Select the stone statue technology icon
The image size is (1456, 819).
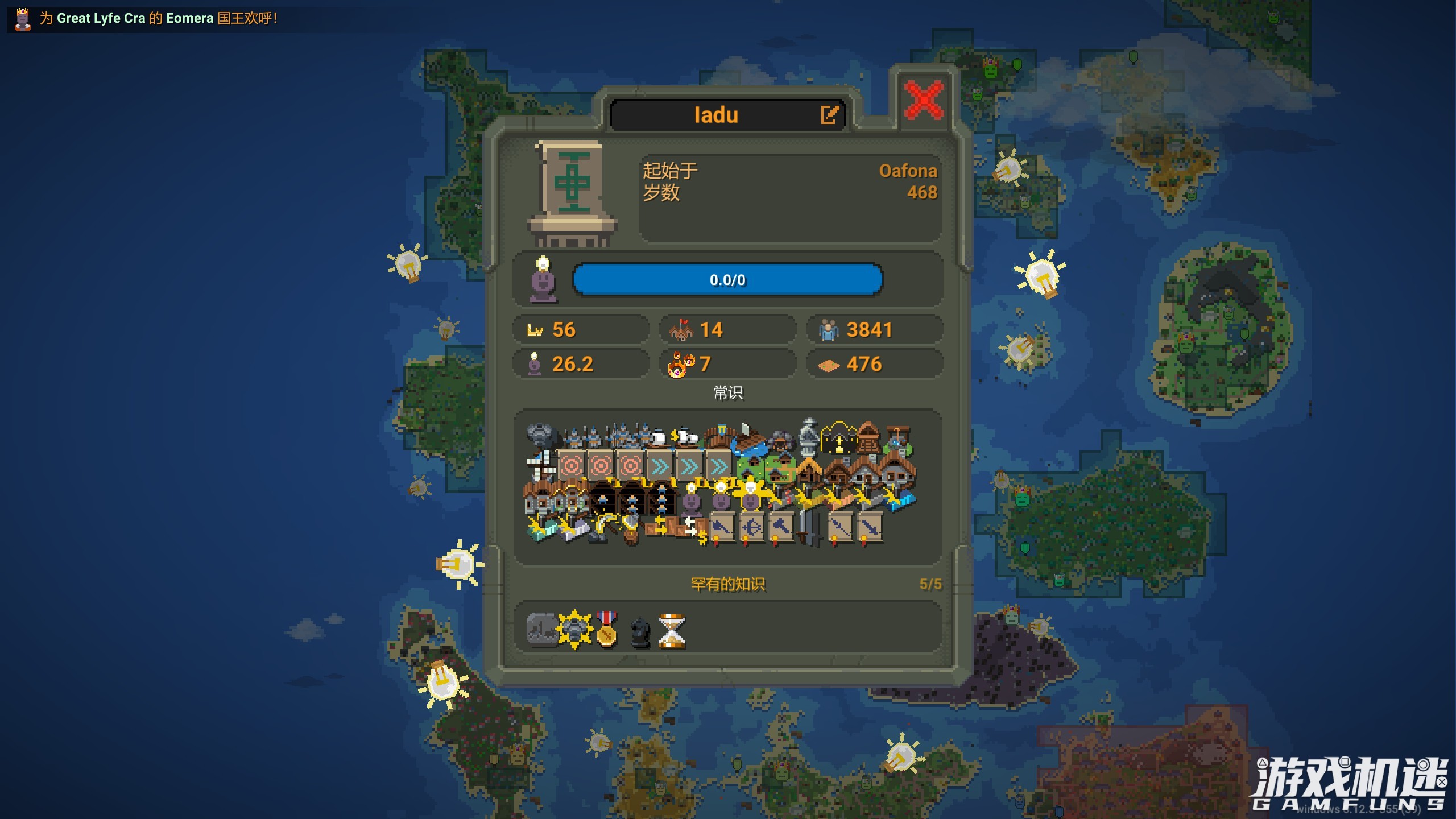808,437
